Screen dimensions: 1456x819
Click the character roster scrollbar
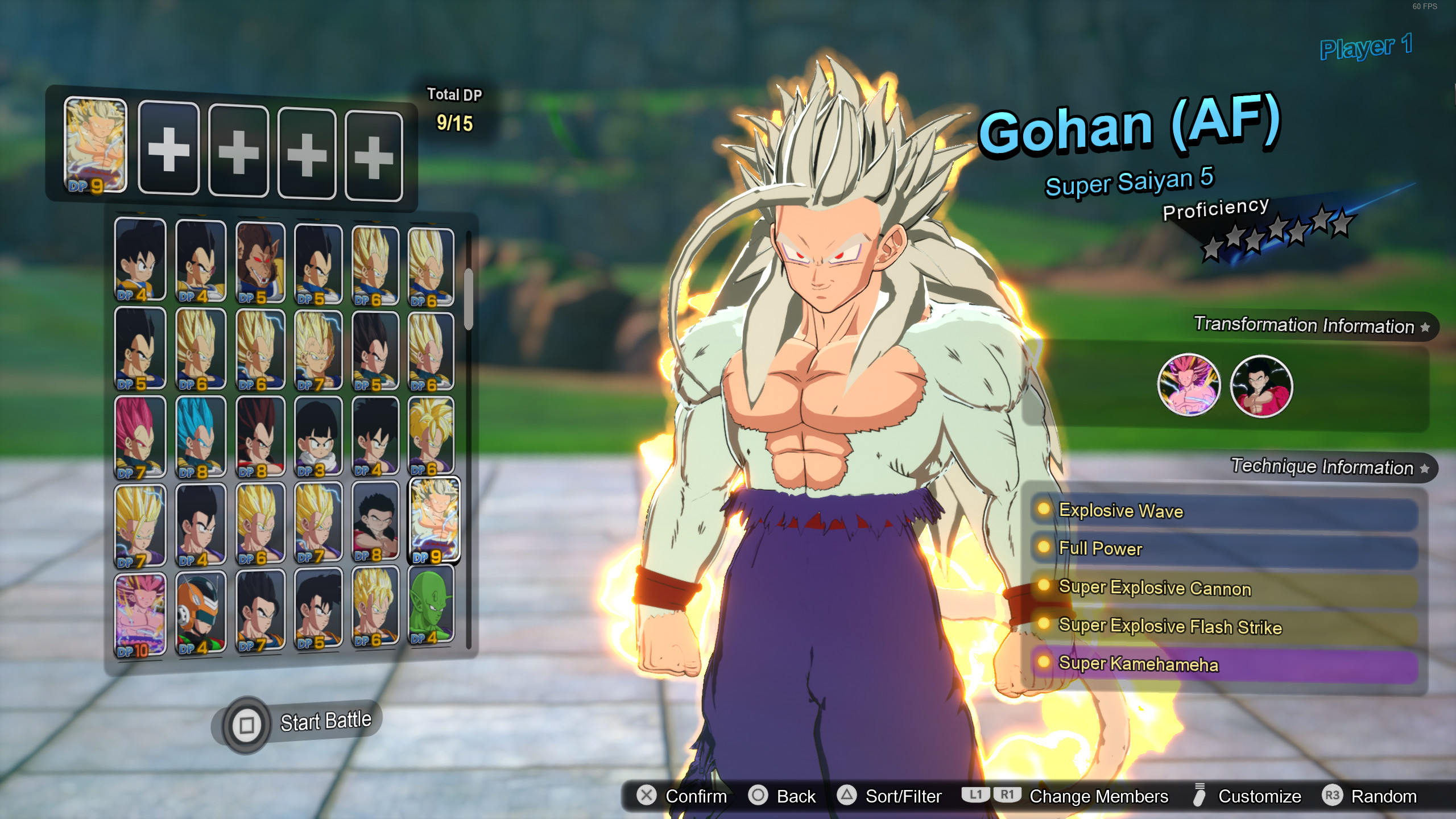tap(468, 299)
